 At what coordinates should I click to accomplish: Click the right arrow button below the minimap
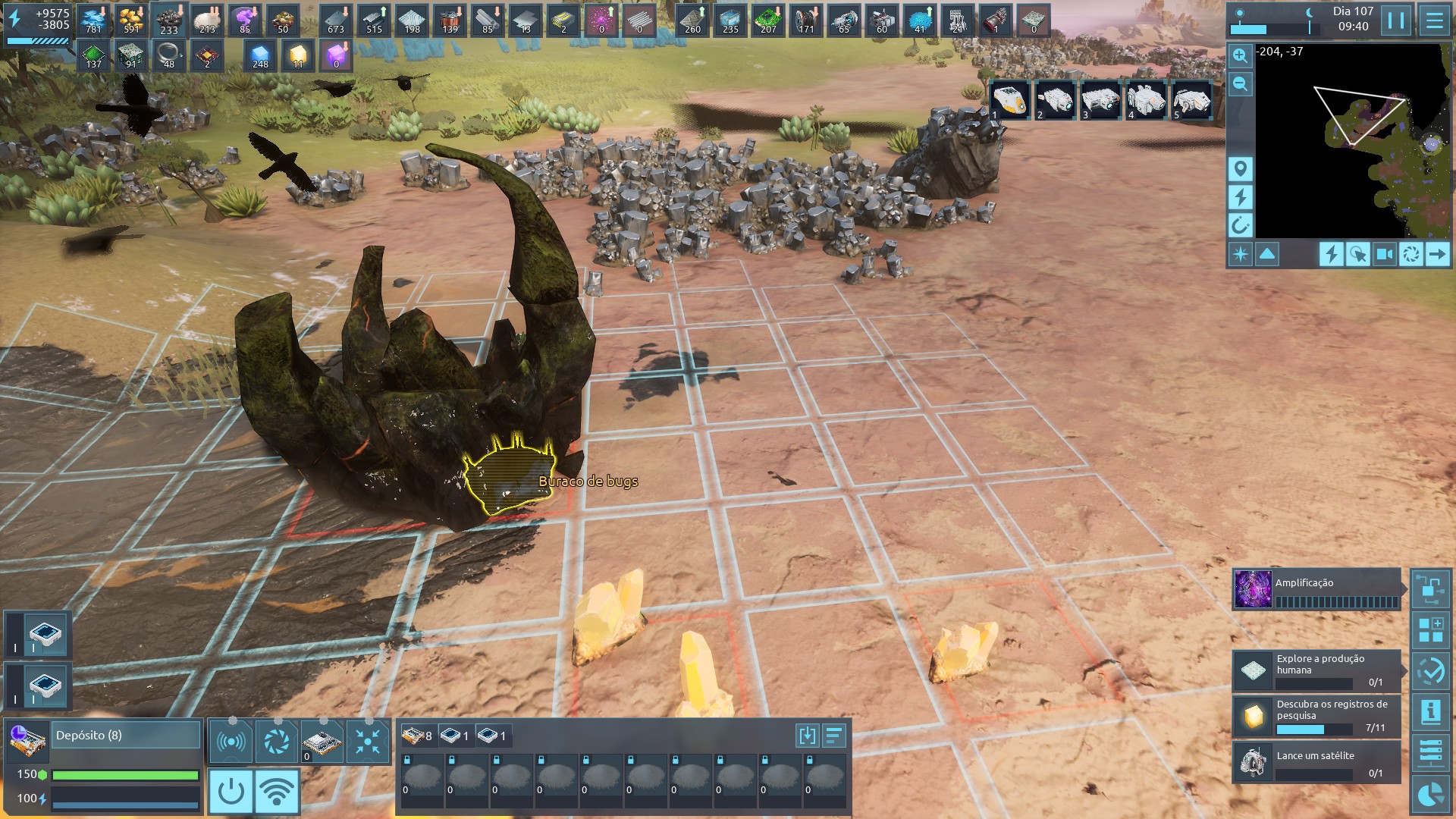click(x=1437, y=254)
